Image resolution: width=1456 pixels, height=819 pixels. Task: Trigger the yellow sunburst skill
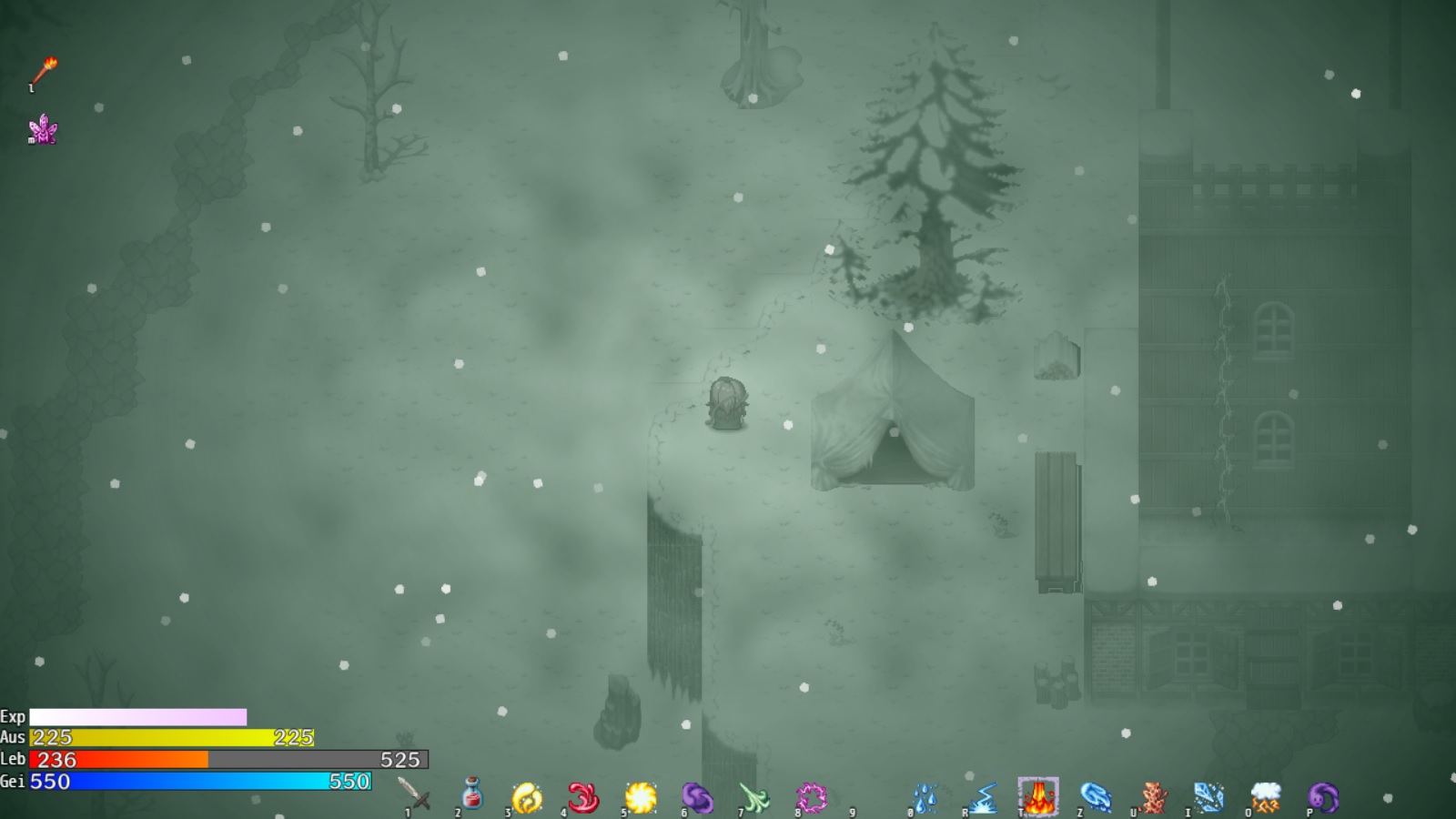(641, 797)
